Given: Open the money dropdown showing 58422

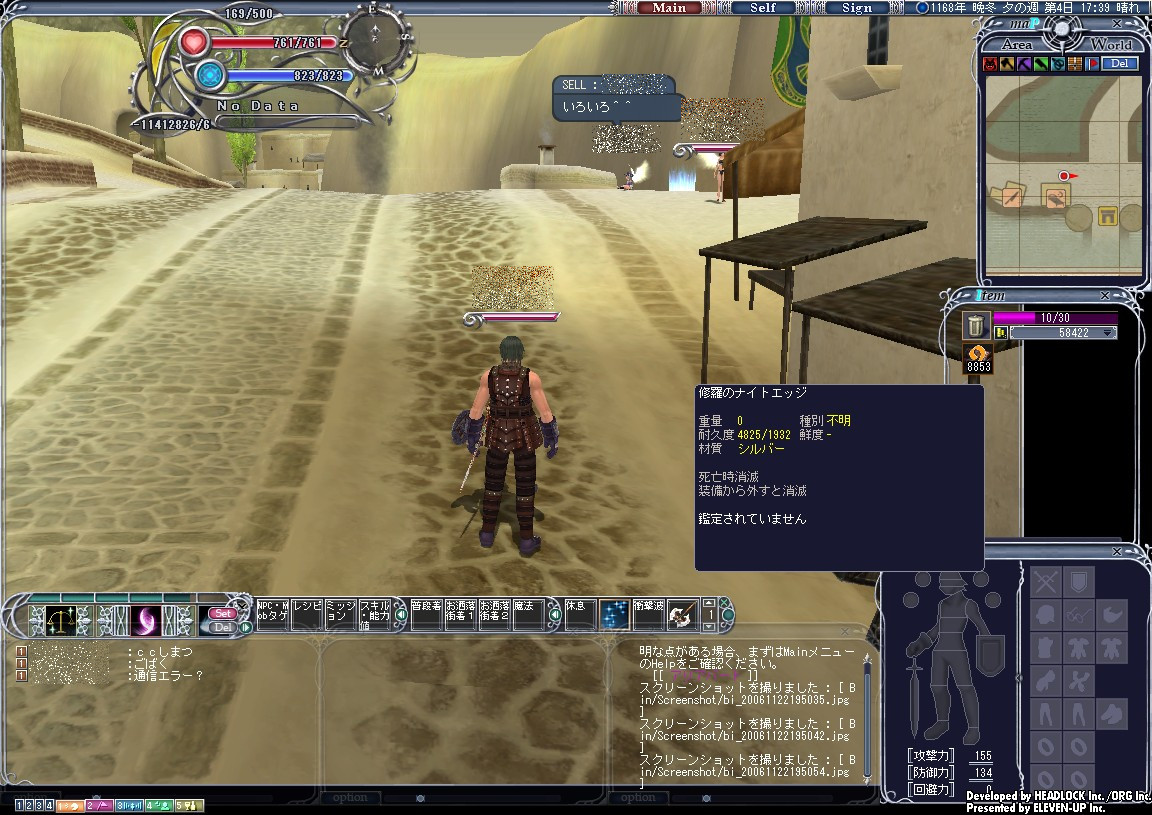Looking at the screenshot, I should 1107,333.
